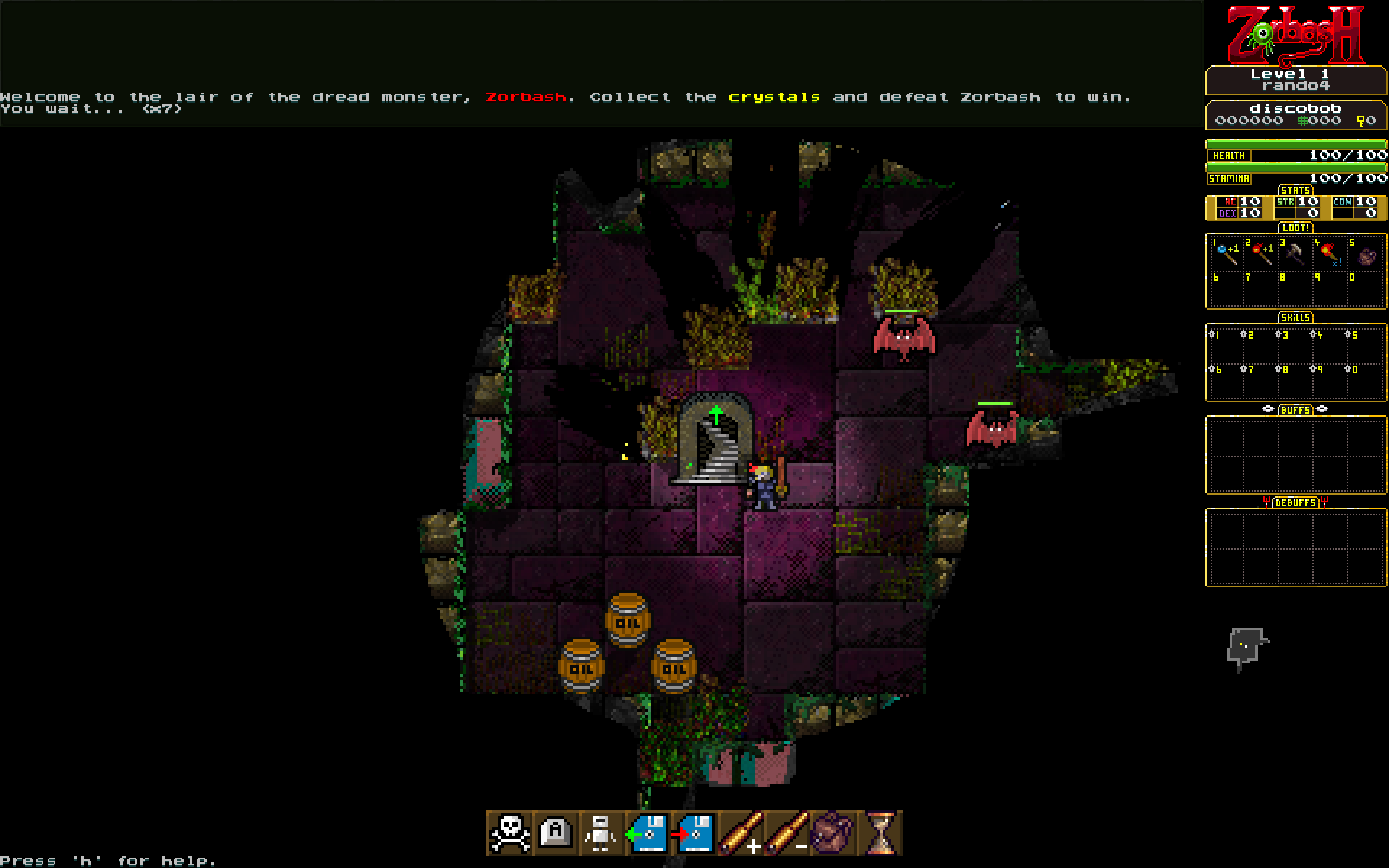
Task: Click the floppy disk with red arrow
Action: [694, 833]
